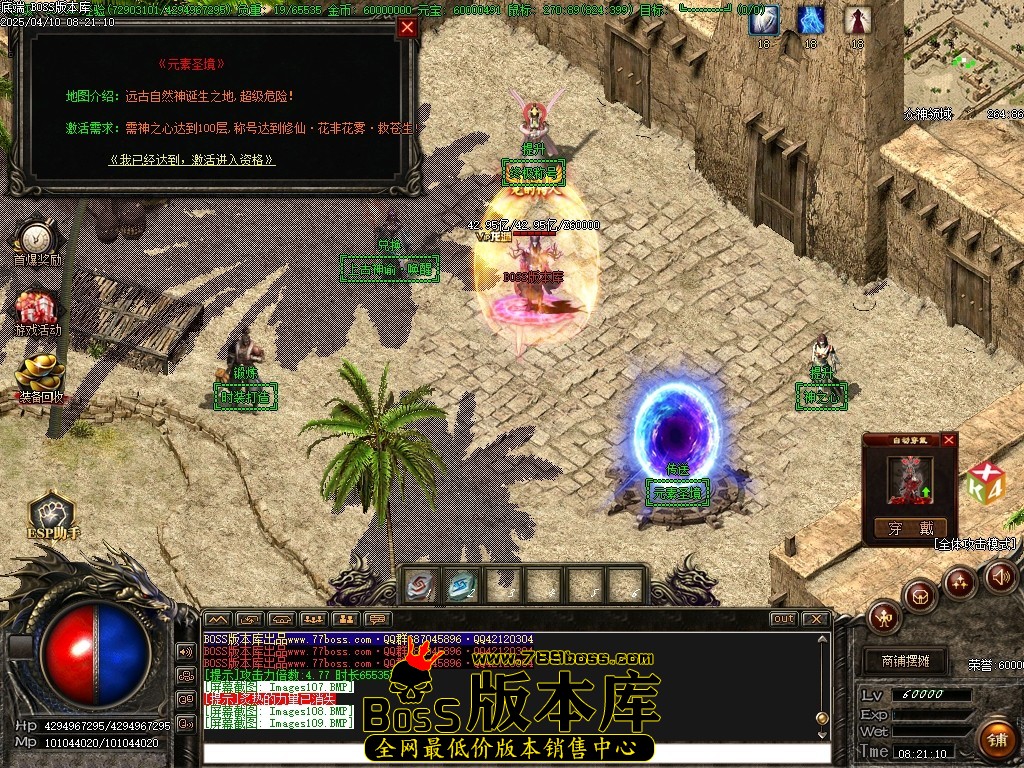Click the 穿戴 equip button

pos(909,528)
